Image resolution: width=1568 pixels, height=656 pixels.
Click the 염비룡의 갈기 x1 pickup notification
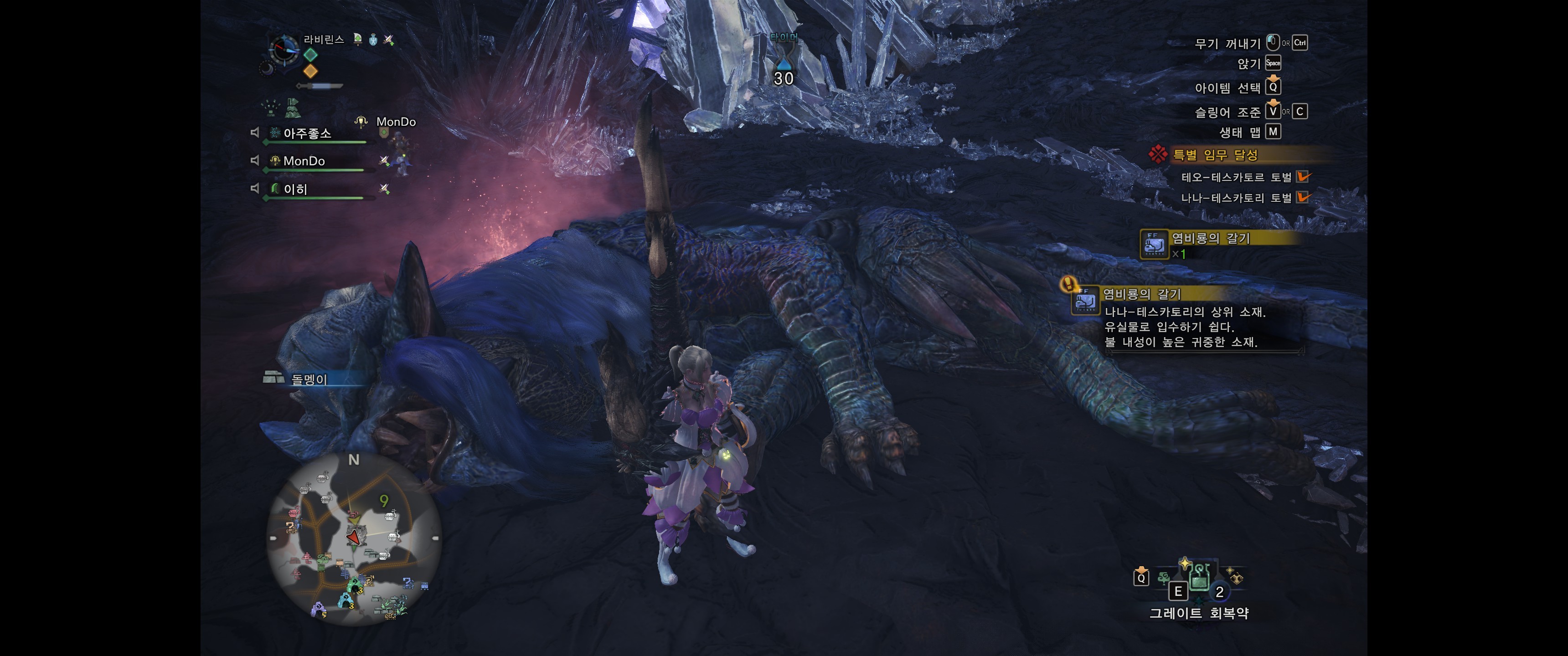click(x=1210, y=243)
